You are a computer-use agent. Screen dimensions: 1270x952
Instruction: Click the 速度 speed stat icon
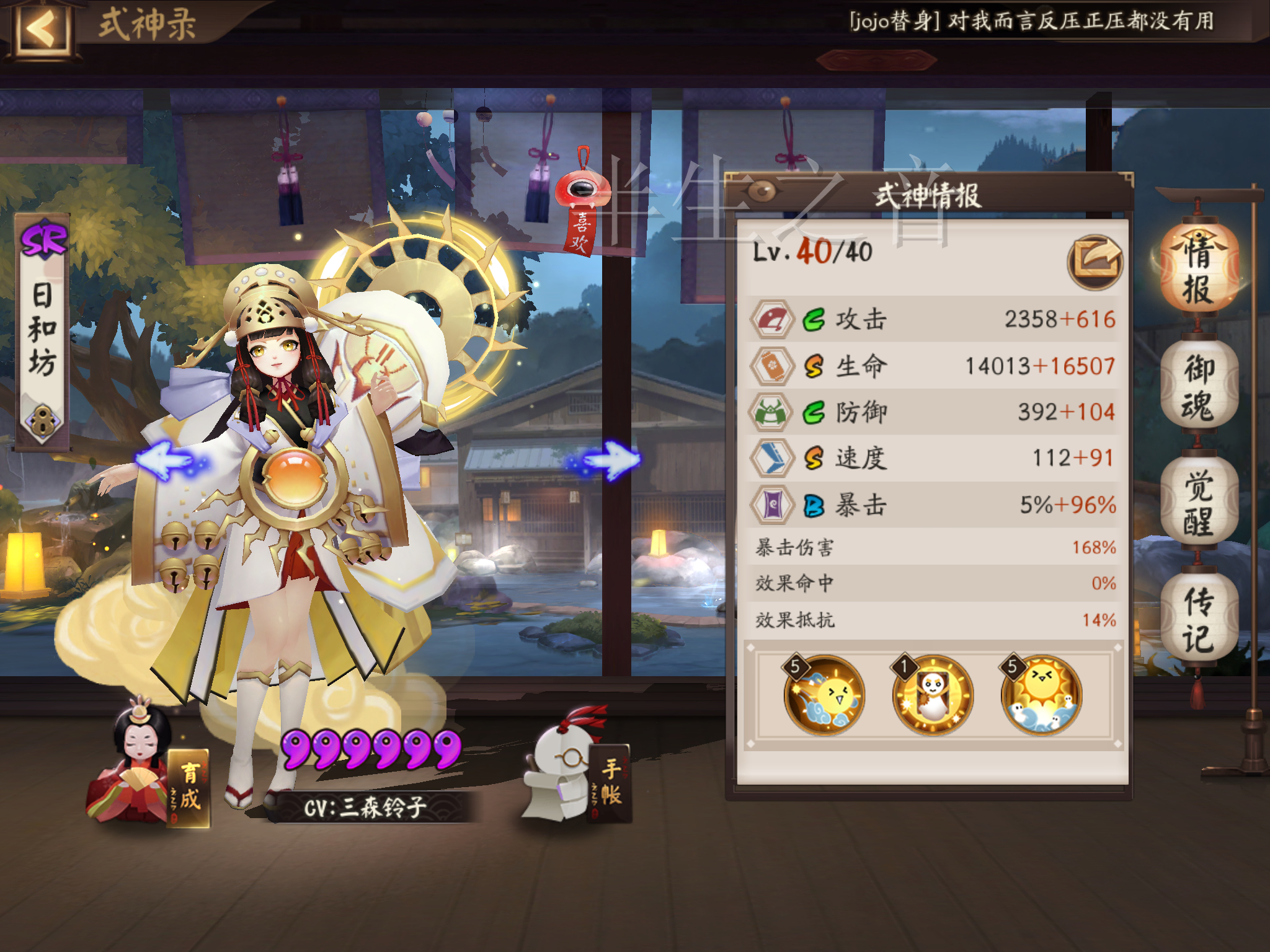tap(772, 457)
